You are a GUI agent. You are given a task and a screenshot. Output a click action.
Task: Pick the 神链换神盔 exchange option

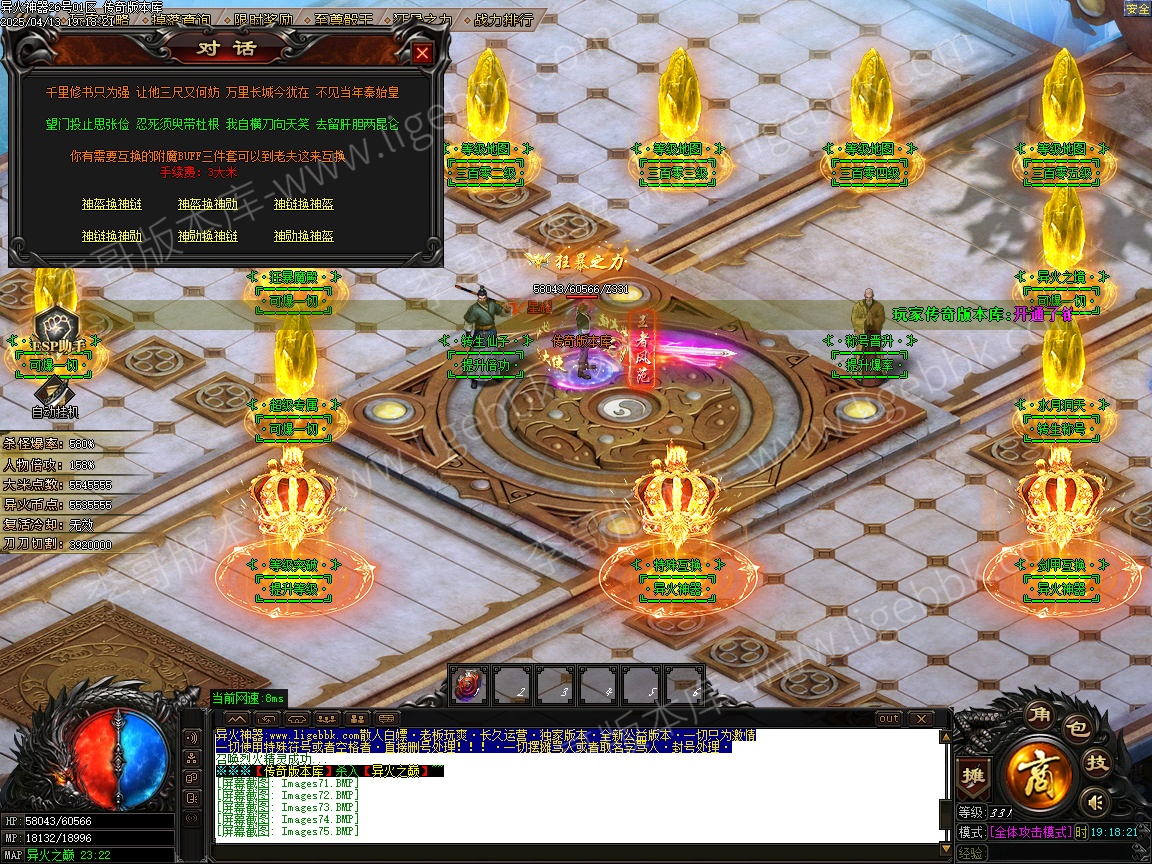coord(303,204)
